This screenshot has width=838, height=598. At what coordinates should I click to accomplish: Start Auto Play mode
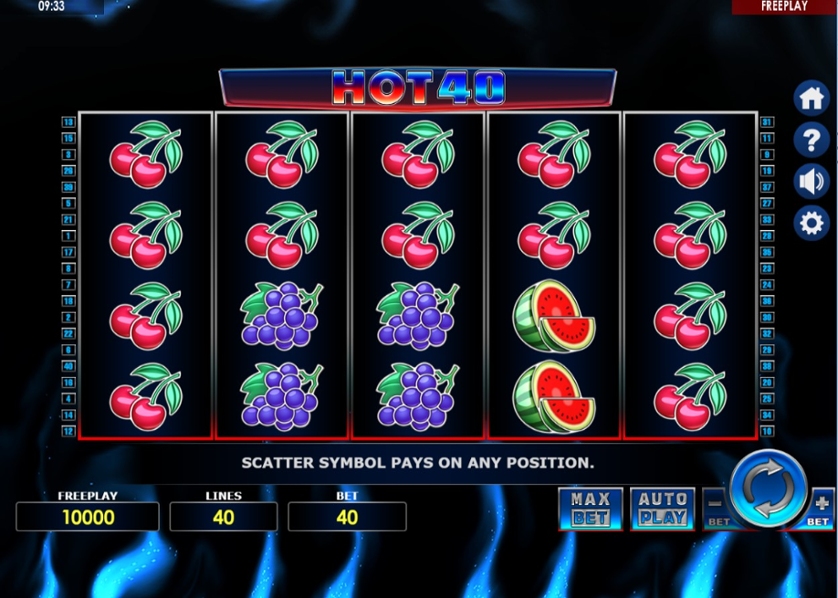pos(662,509)
